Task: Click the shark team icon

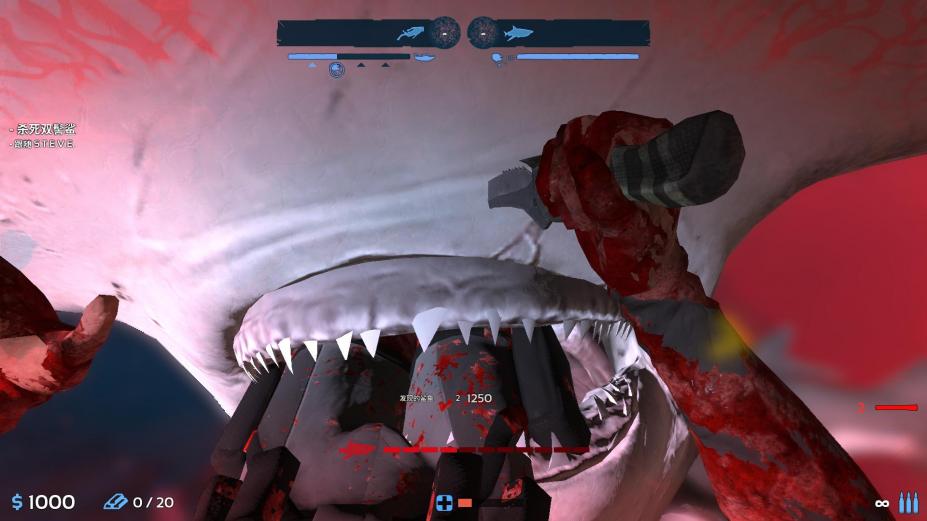Action: [x=517, y=34]
